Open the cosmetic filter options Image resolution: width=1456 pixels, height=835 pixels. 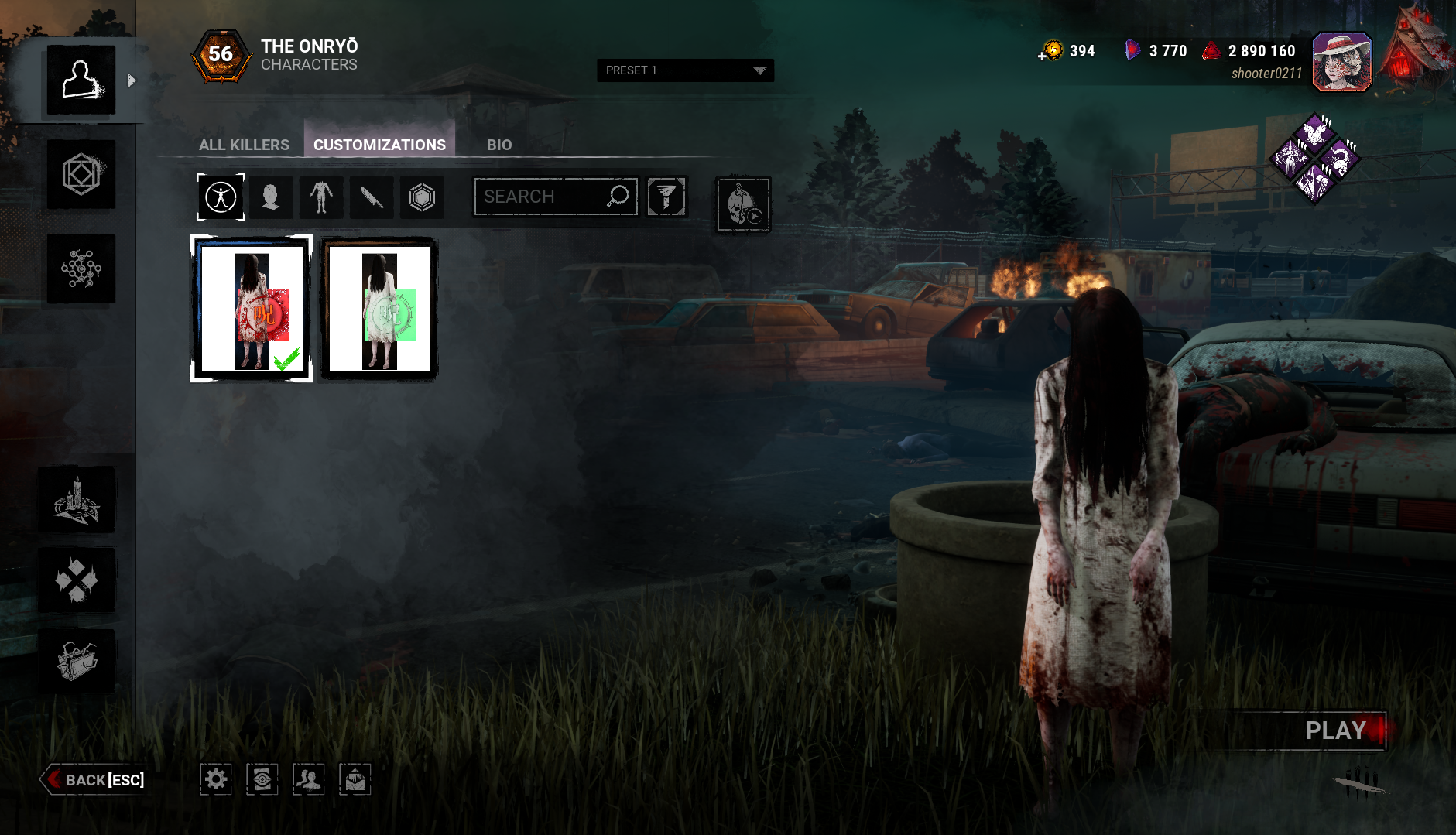pos(666,197)
